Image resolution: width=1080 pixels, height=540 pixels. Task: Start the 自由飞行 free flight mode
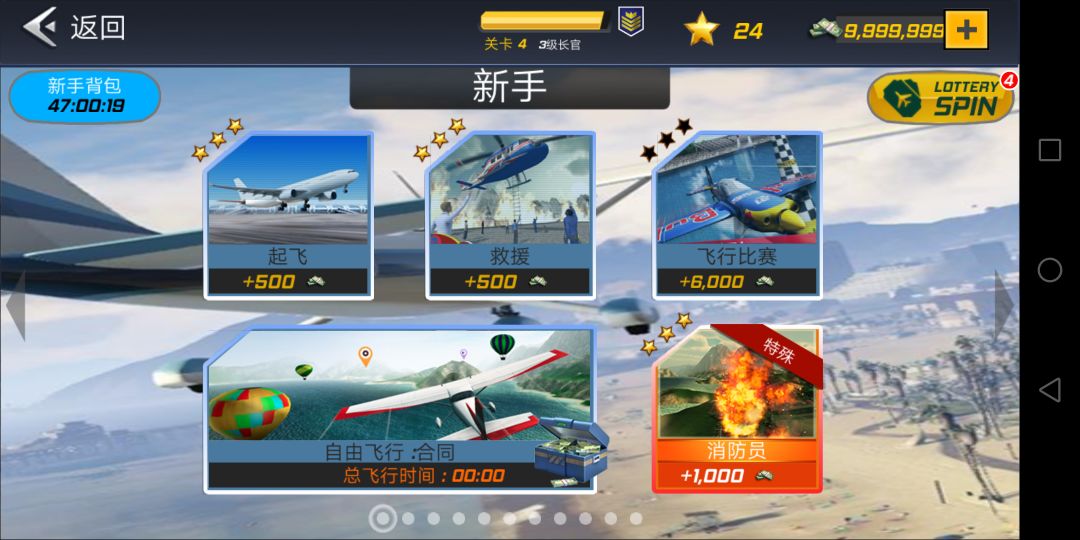[400, 412]
